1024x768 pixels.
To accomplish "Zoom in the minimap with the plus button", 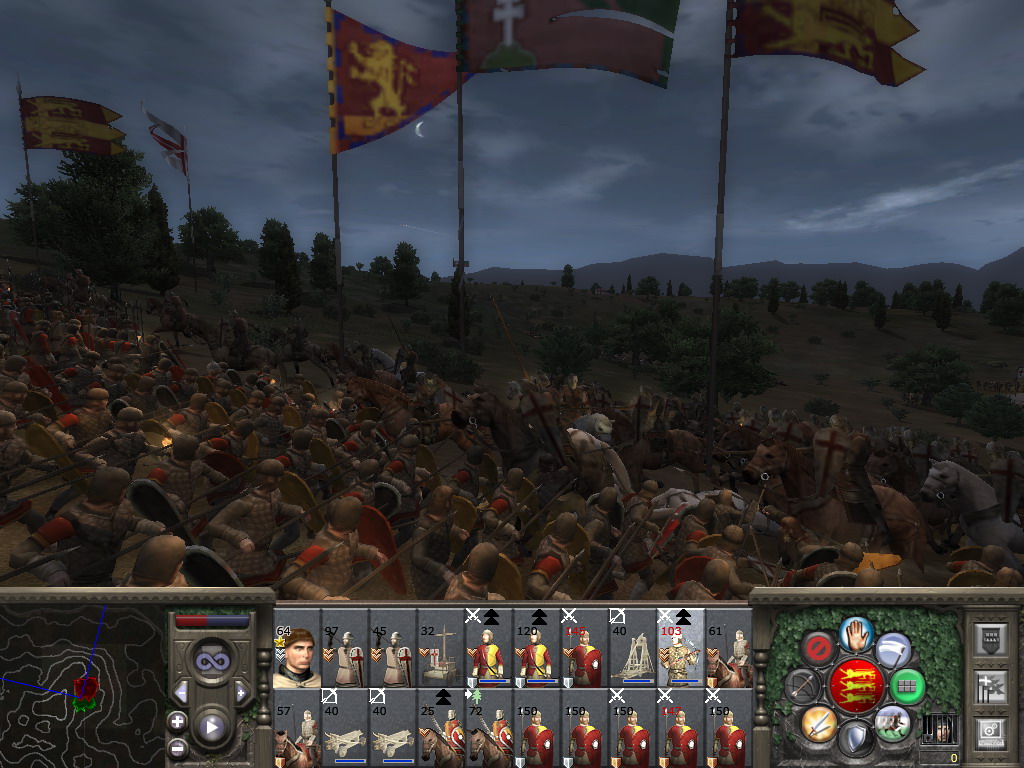I will click(178, 721).
